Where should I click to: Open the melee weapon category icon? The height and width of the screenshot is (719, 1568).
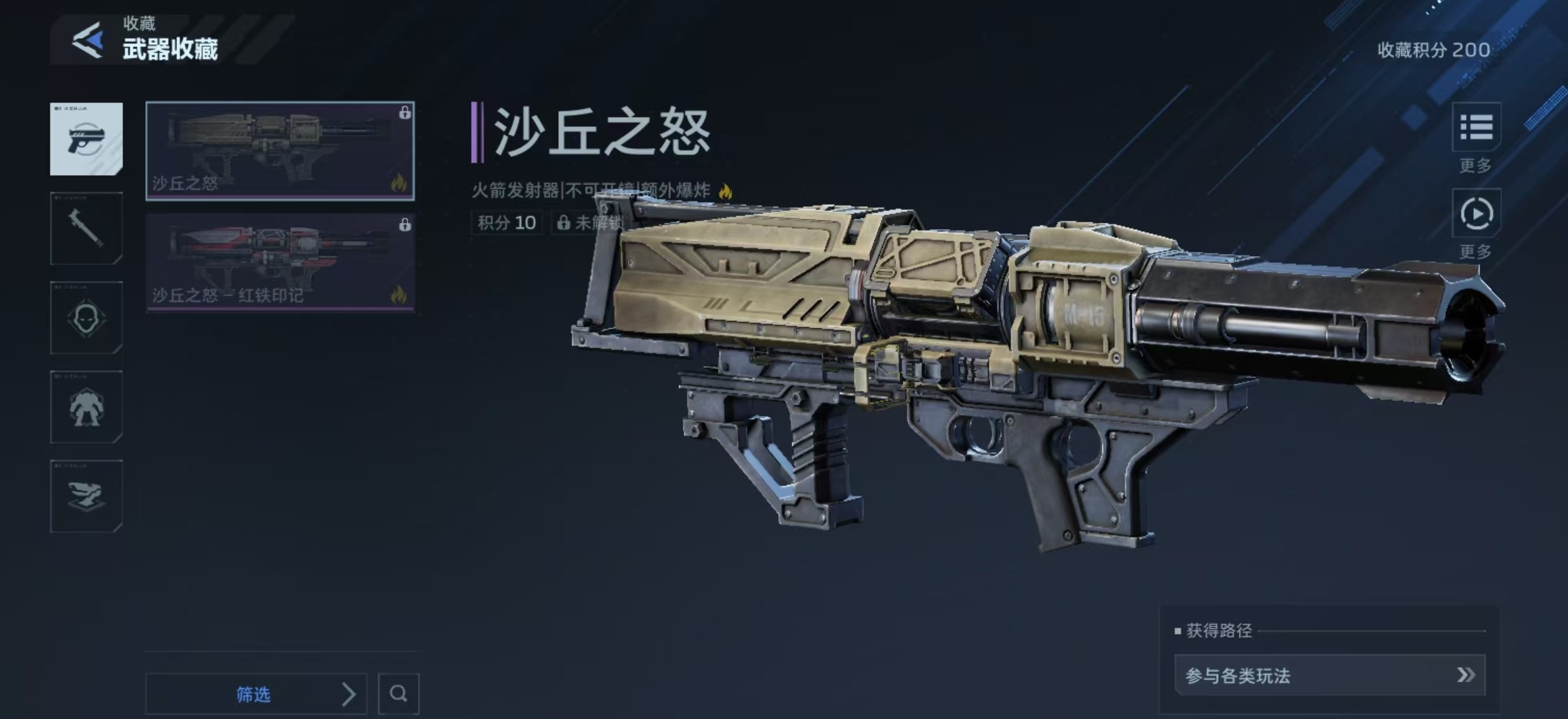point(86,228)
